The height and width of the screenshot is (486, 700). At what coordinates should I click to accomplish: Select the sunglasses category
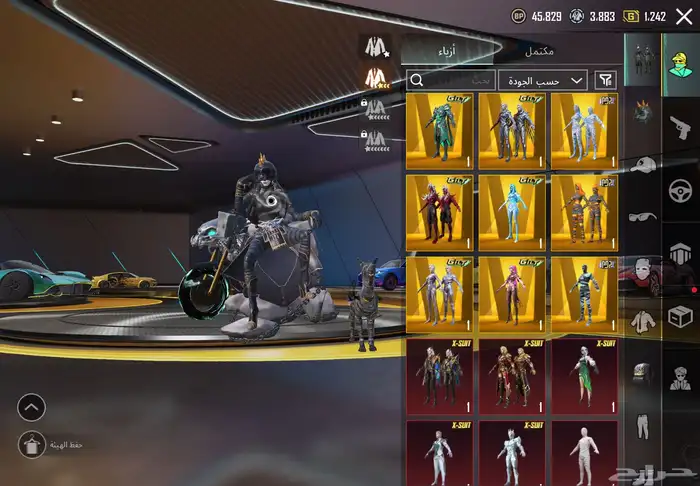[x=641, y=217]
